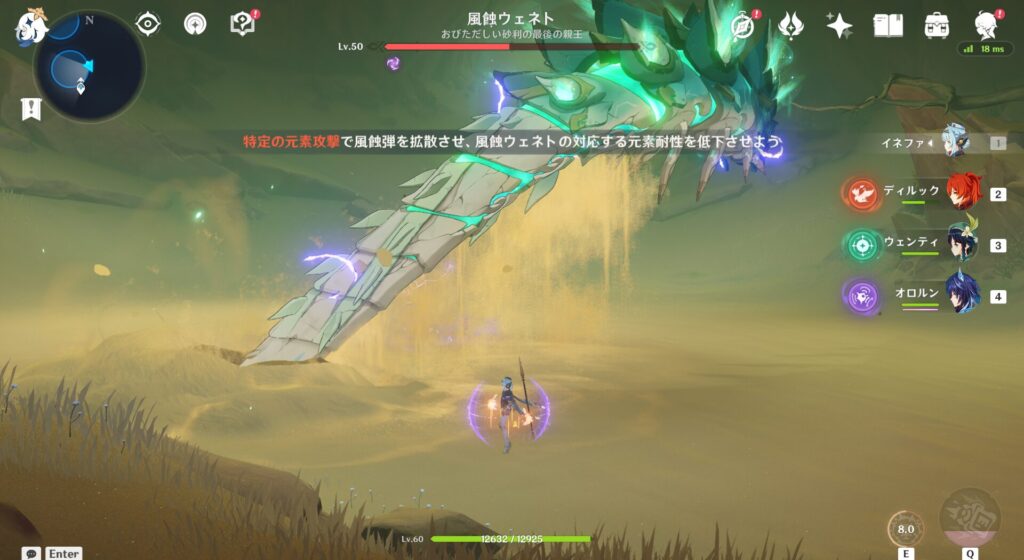
Task: Open the character profile icon at top right
Action: click(x=986, y=24)
